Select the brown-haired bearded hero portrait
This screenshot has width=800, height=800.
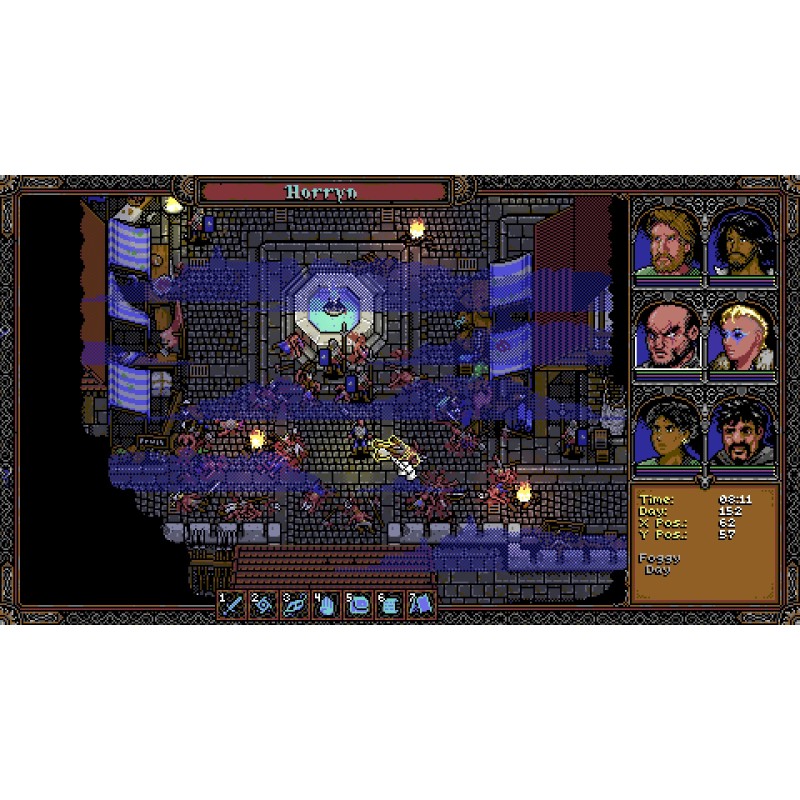(x=667, y=243)
